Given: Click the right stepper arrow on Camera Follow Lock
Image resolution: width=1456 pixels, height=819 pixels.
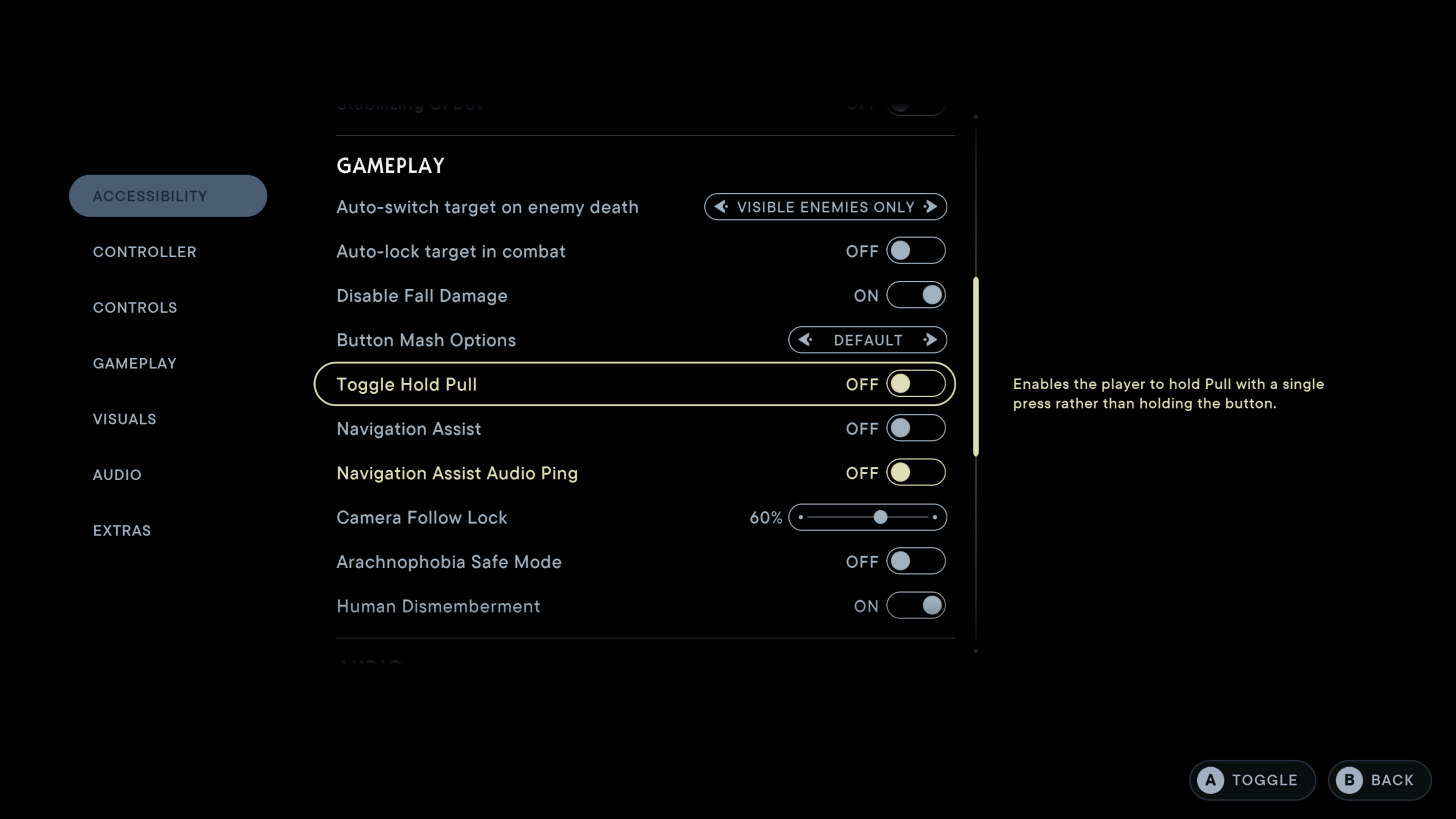Looking at the screenshot, I should point(934,517).
